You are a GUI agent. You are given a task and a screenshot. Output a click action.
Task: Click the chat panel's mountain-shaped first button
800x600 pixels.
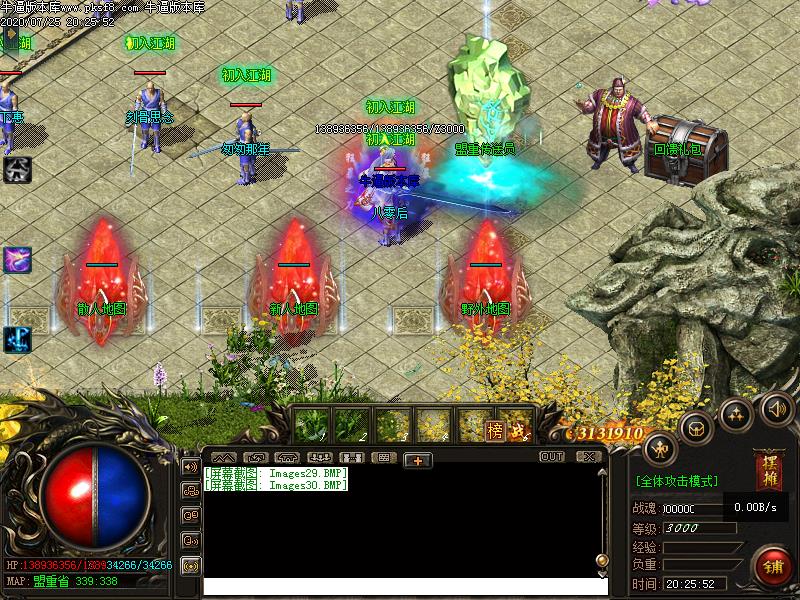223,458
